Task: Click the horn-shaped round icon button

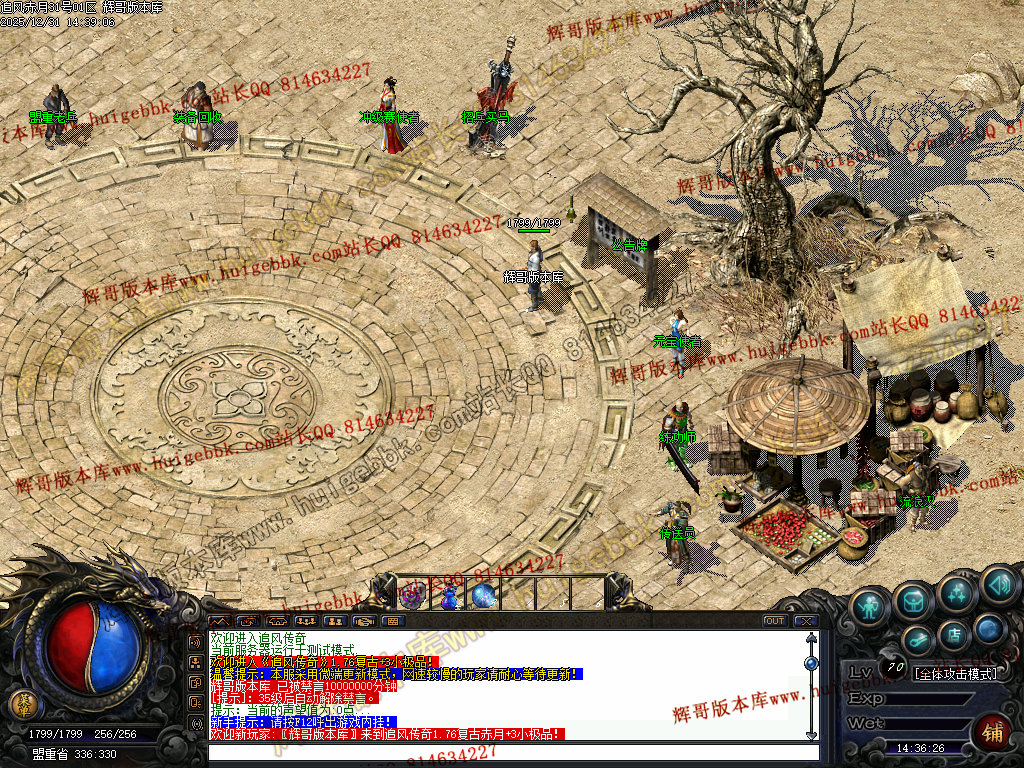Action: coord(917,639)
